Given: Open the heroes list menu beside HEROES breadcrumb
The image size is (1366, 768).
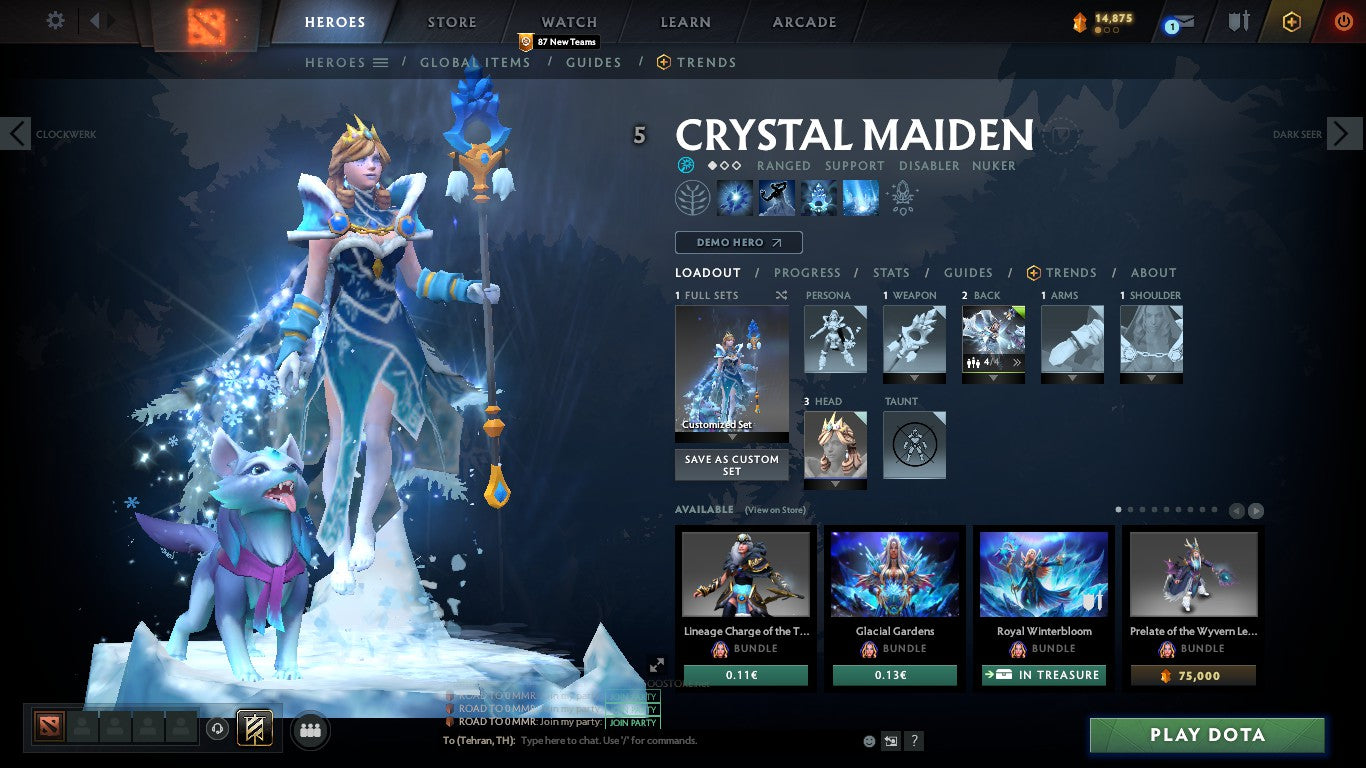Looking at the screenshot, I should pyautogui.click(x=382, y=62).
